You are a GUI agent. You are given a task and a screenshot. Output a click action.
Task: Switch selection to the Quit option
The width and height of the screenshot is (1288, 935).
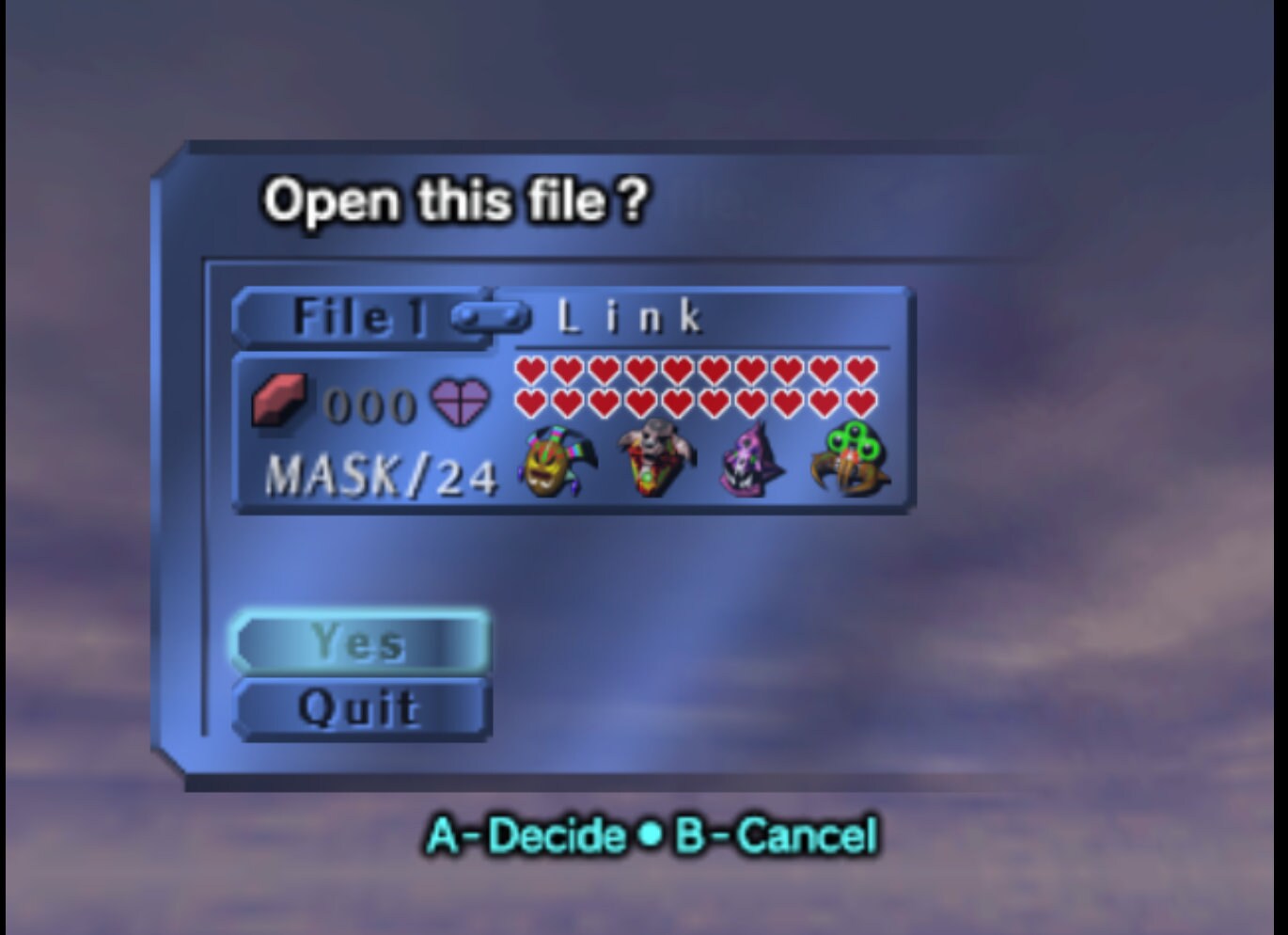pos(362,706)
